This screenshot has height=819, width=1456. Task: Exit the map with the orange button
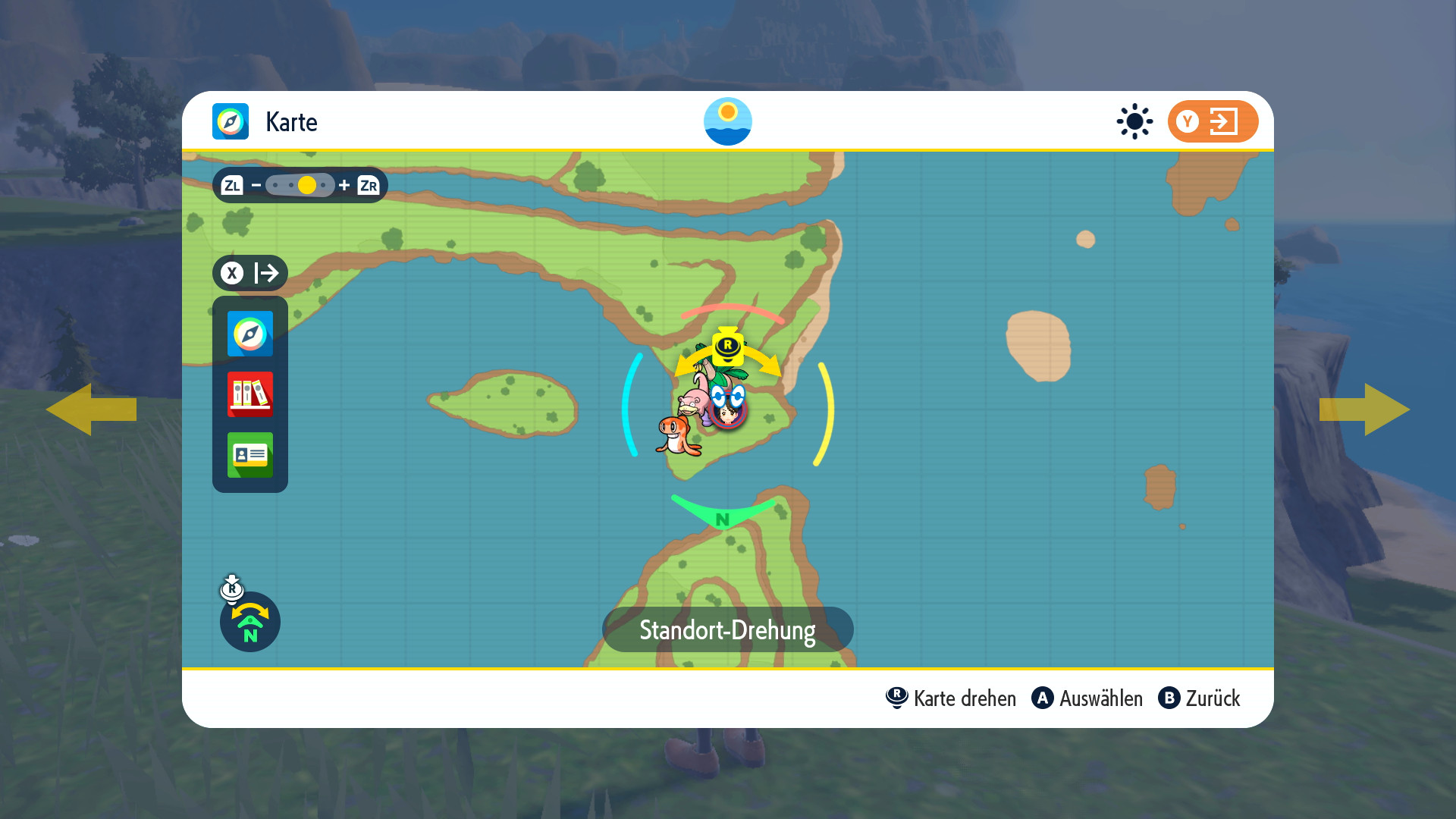pyautogui.click(x=1212, y=121)
